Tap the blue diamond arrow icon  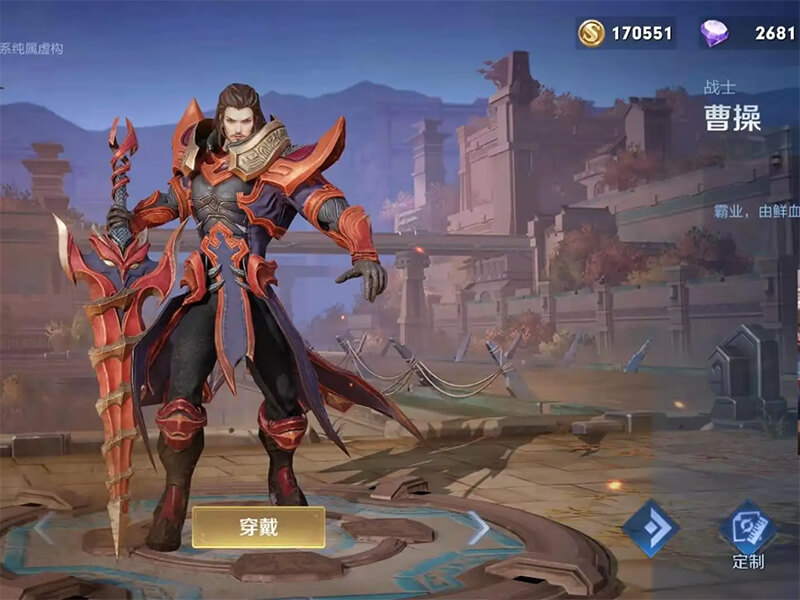[651, 527]
